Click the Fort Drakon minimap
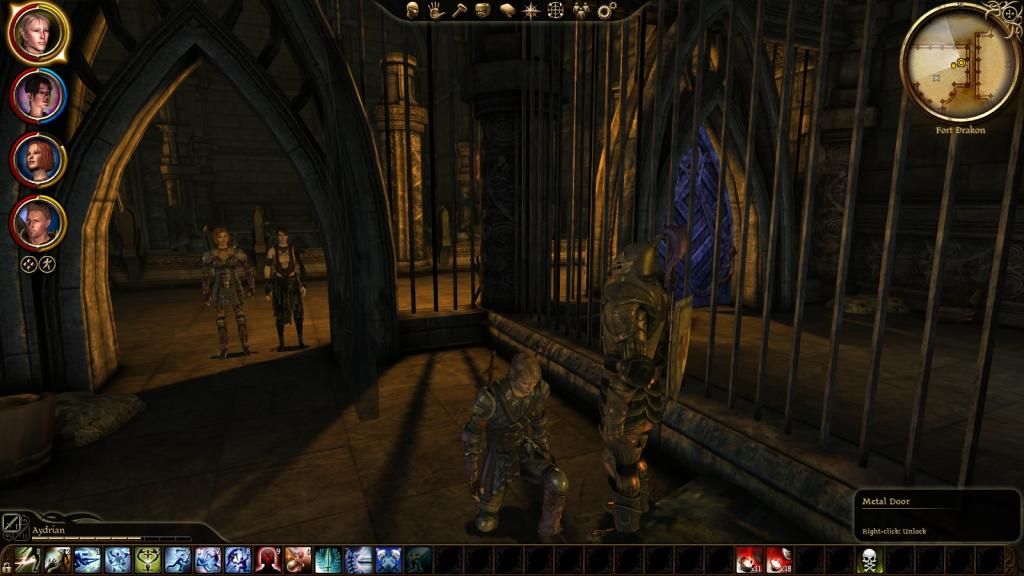This screenshot has width=1024, height=576. [959, 62]
